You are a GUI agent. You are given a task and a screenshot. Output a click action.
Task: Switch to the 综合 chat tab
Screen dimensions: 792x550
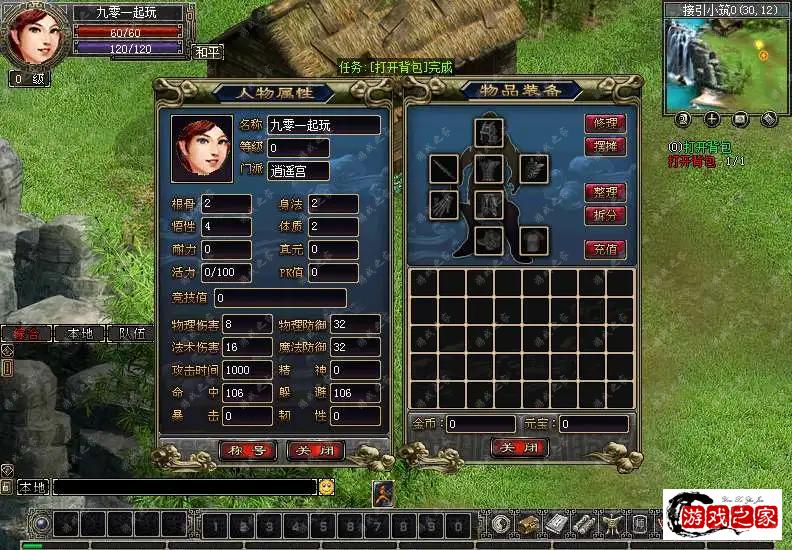point(26,334)
